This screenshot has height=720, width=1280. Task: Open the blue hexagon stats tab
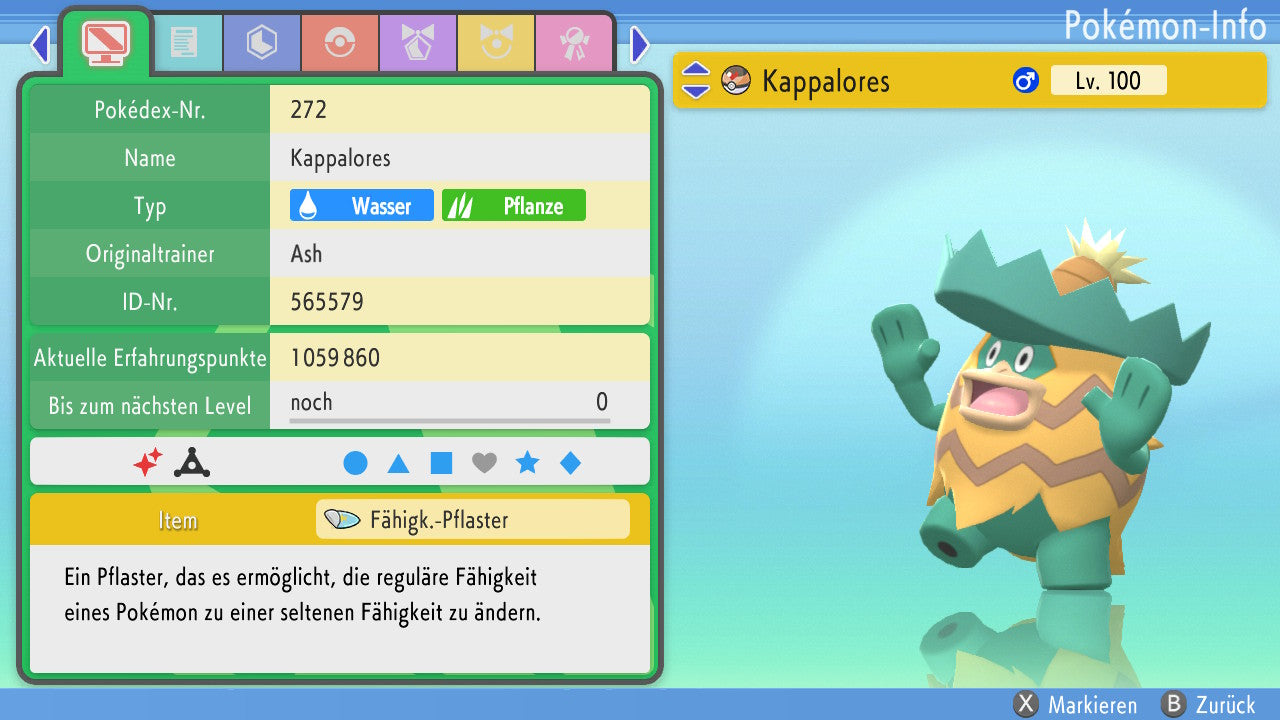pos(262,43)
